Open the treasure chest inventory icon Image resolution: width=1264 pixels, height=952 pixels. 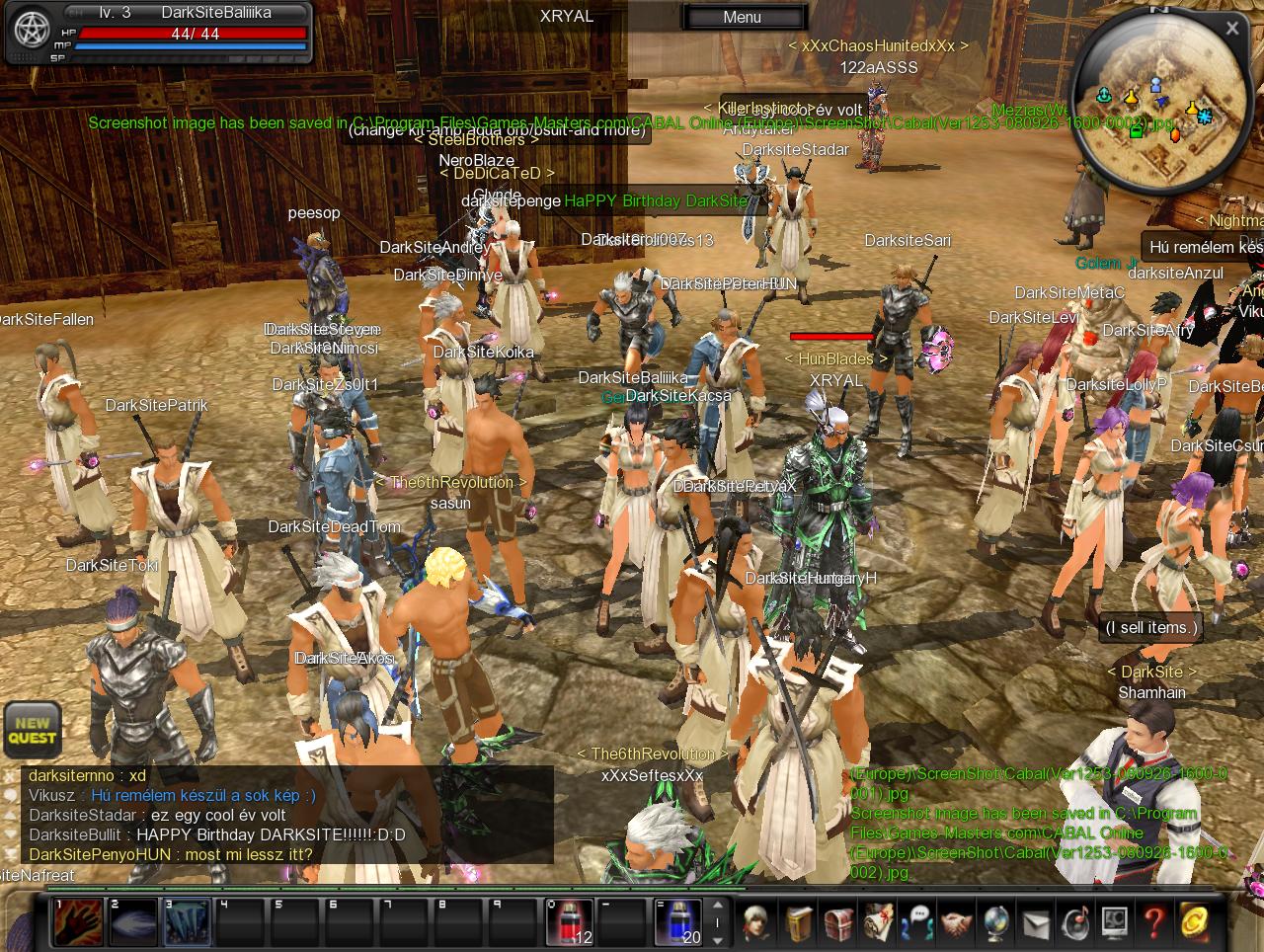(838, 922)
